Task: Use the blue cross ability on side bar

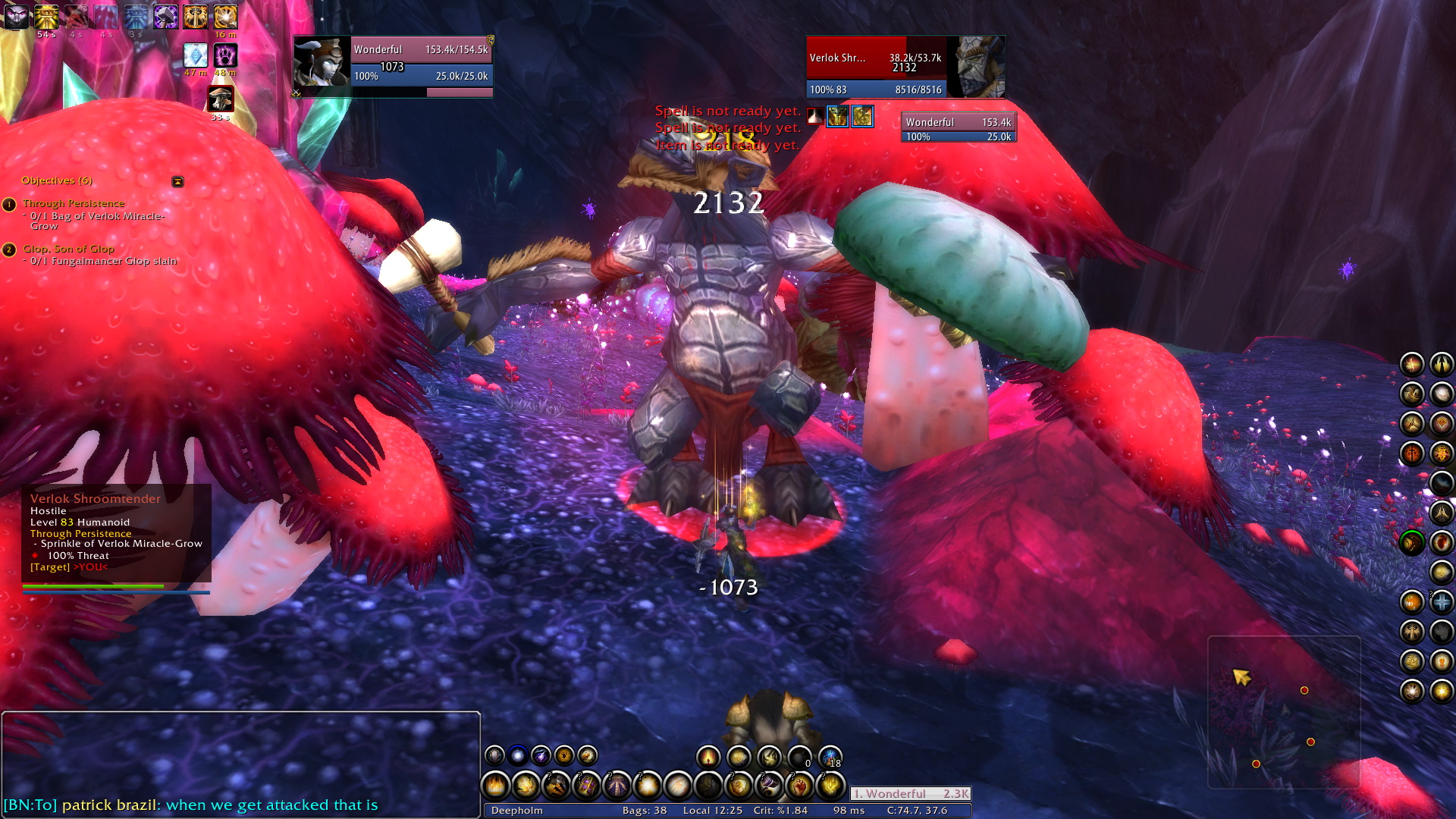Action: (1442, 602)
